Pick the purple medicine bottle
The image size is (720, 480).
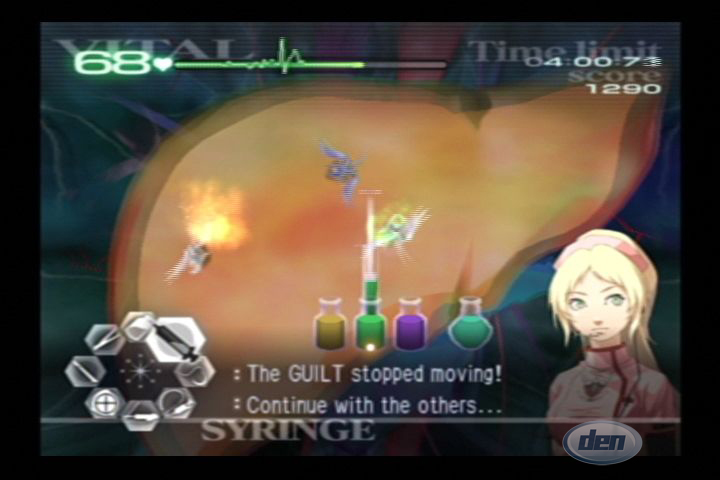(409, 325)
